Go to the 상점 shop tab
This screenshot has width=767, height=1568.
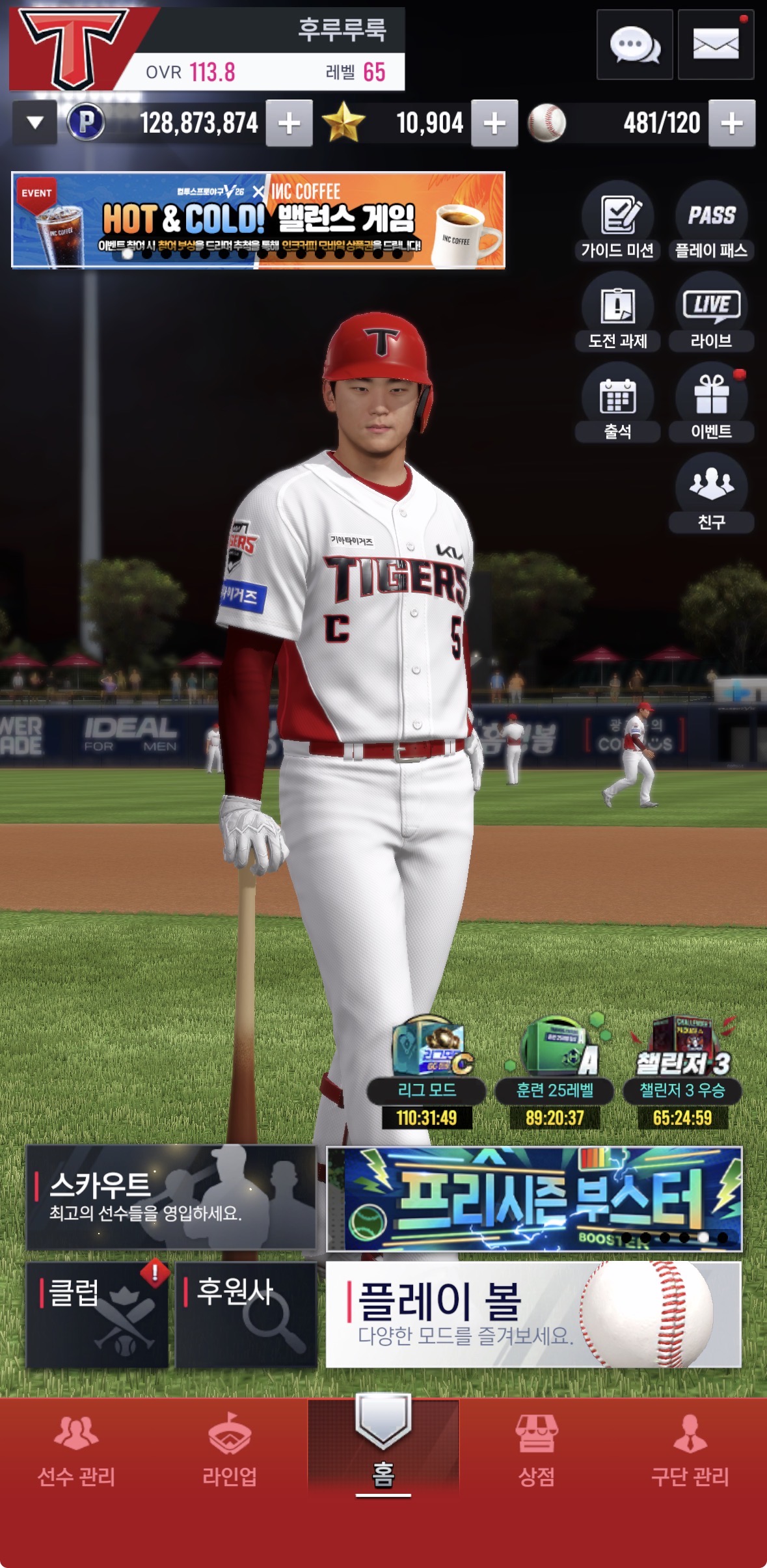536,1448
